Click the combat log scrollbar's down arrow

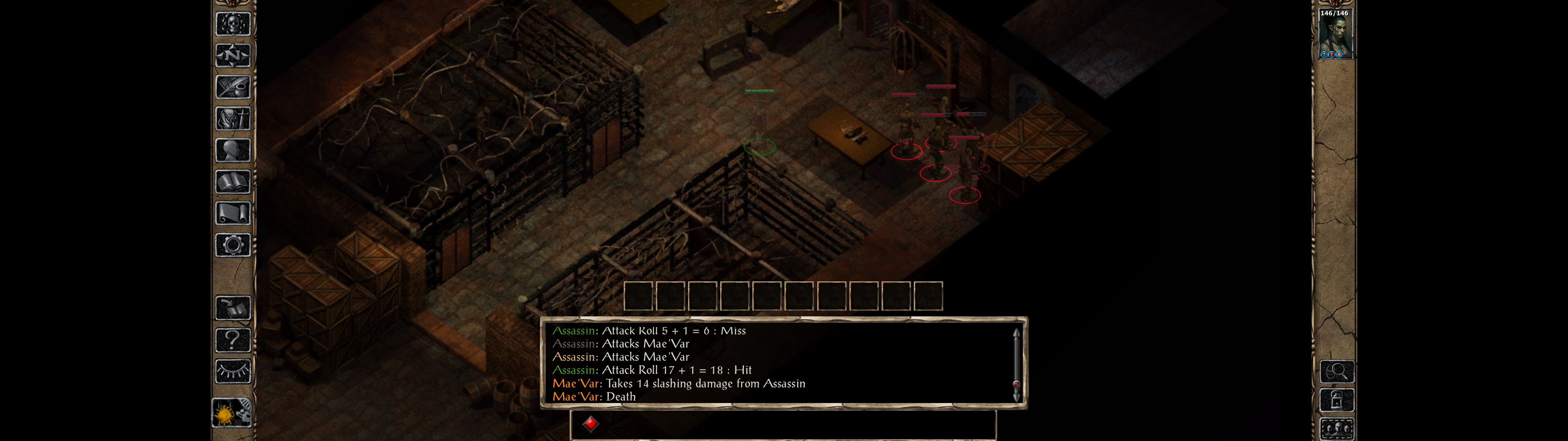pos(1016,397)
